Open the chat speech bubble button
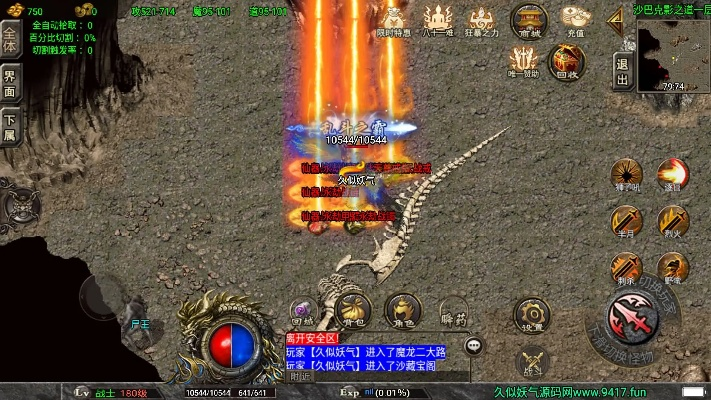This screenshot has height=400, width=711. click(474, 346)
